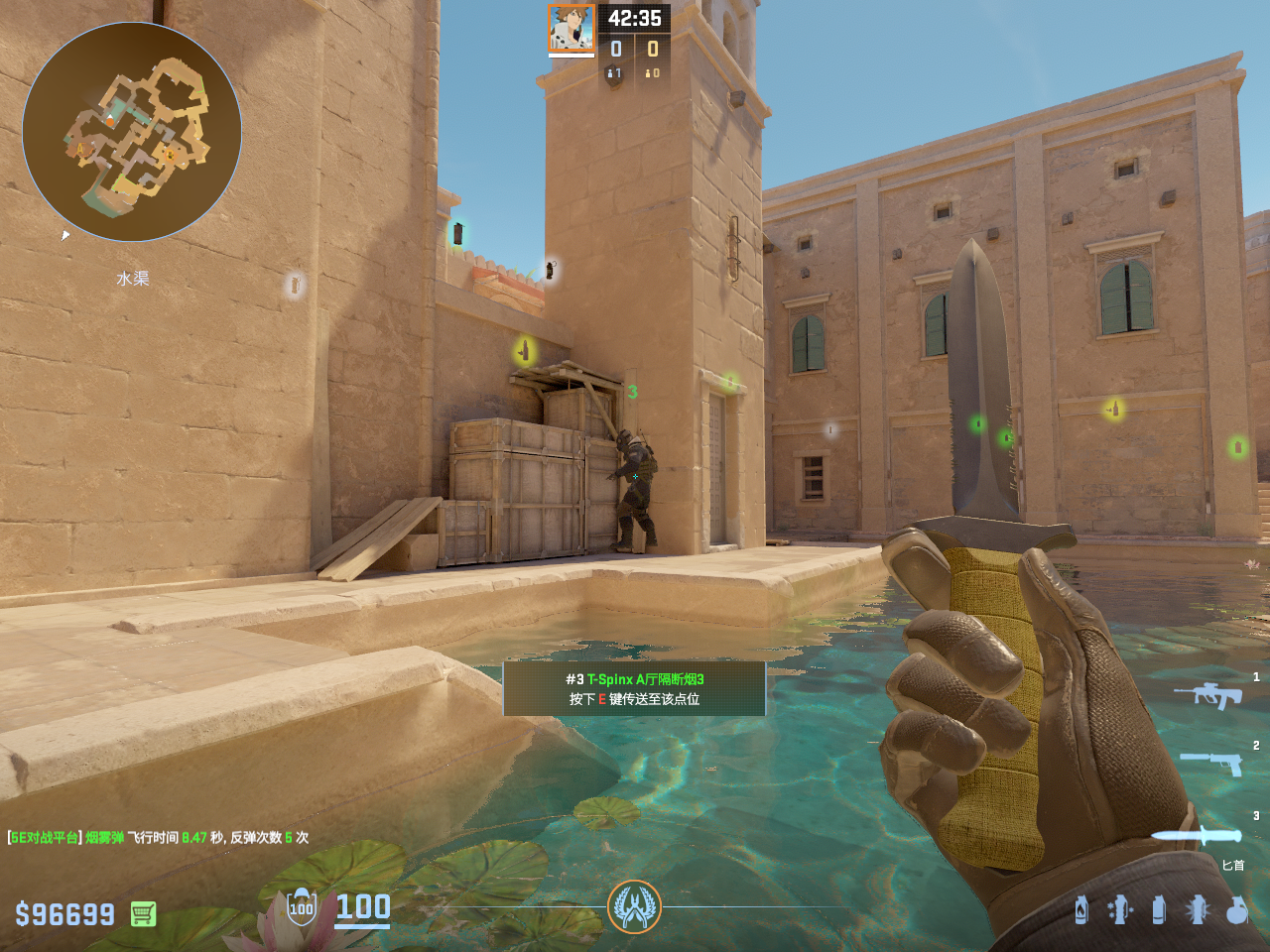This screenshot has height=952, width=1270.
Task: Select the AUG rifle in slot 1
Action: tap(1207, 694)
